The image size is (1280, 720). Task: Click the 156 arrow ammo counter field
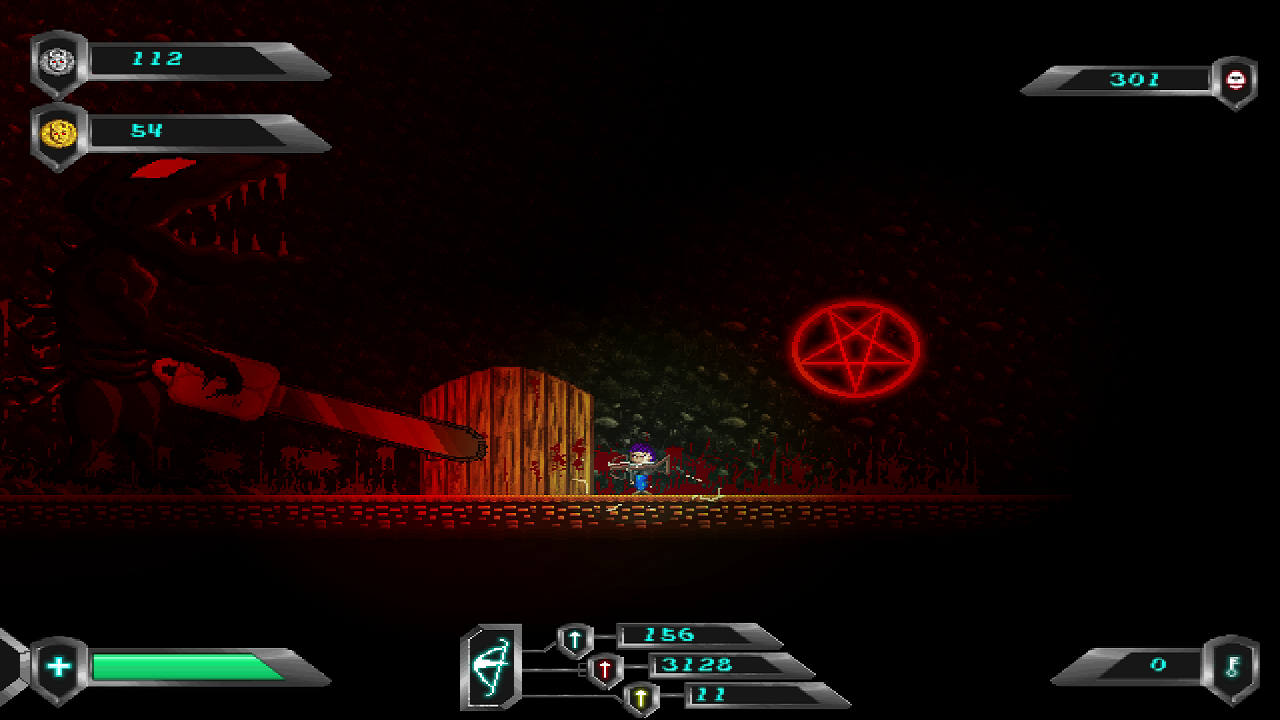(x=670, y=634)
